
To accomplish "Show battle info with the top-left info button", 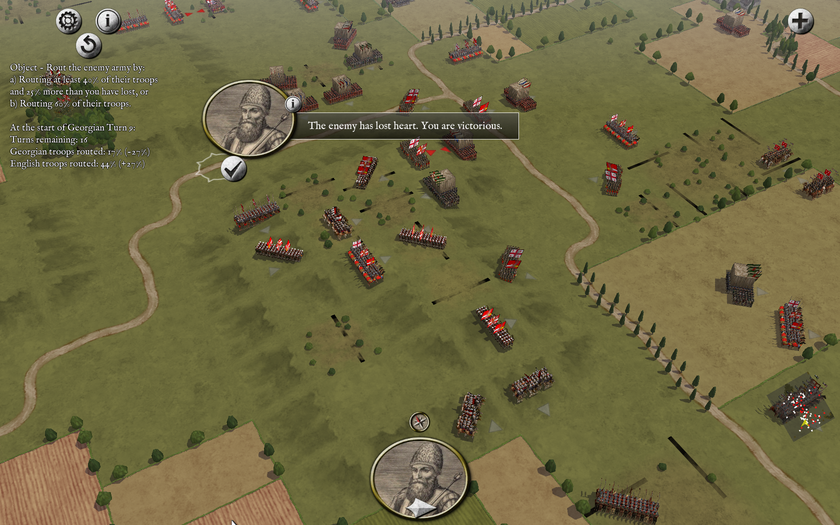I will [108, 20].
